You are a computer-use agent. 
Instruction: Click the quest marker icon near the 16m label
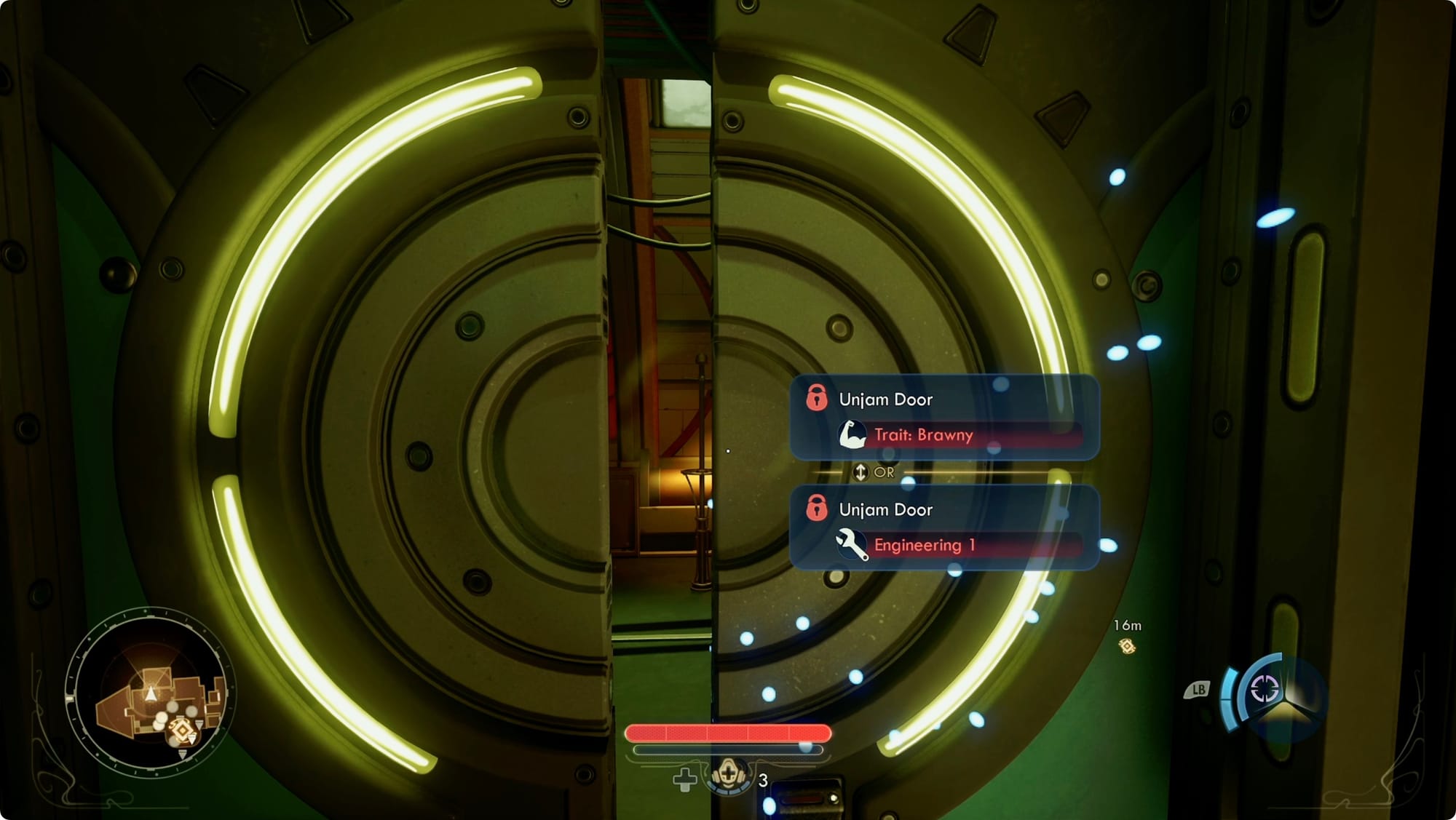click(x=1129, y=645)
